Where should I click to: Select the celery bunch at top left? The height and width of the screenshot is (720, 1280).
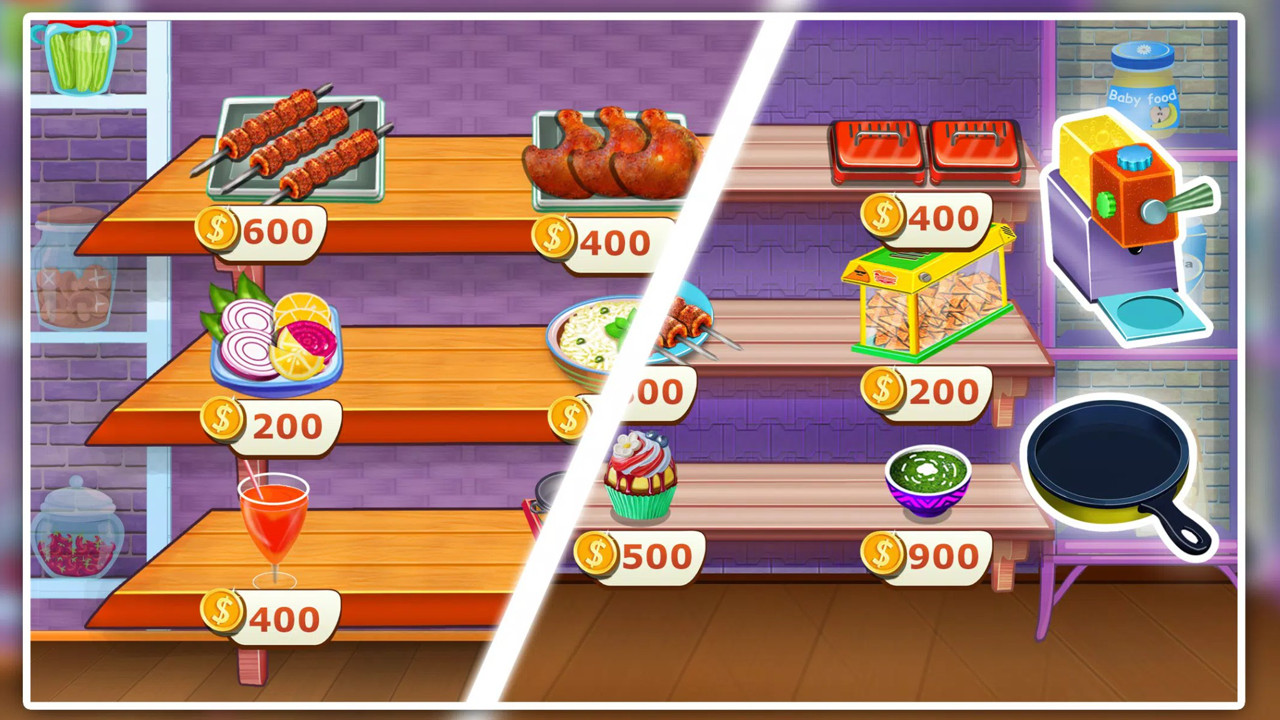(x=82, y=55)
